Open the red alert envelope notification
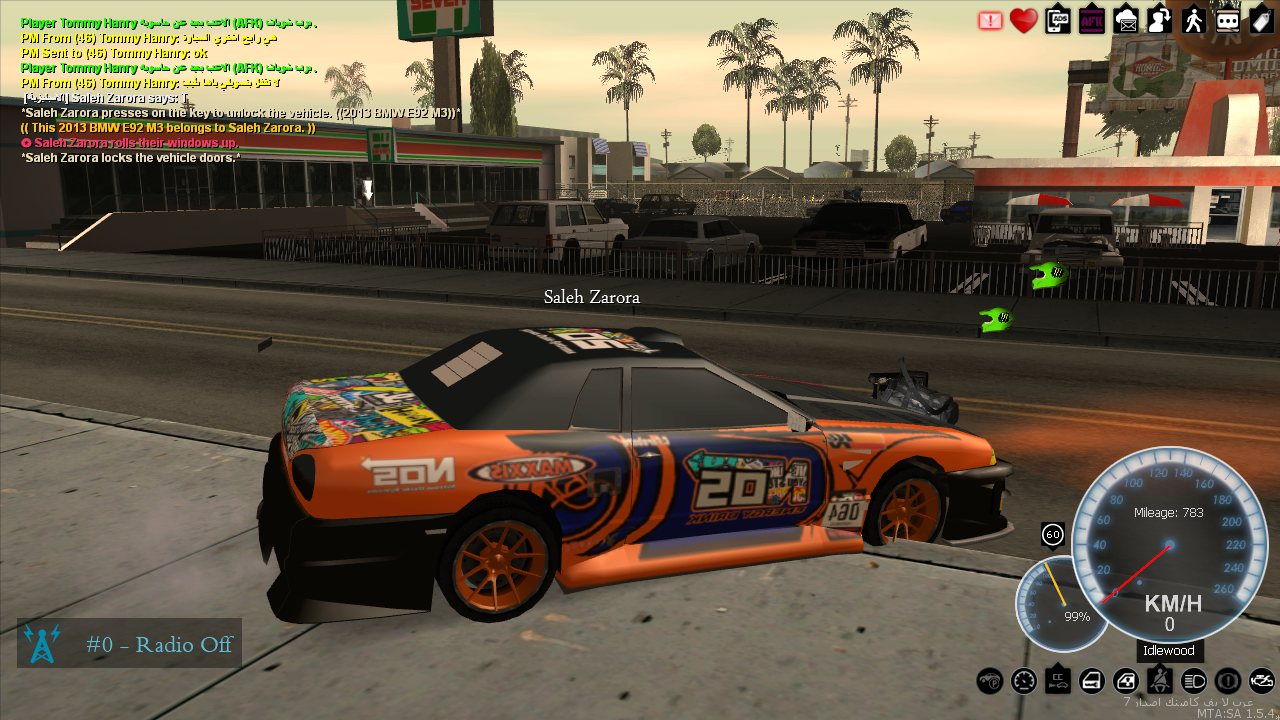 point(990,21)
